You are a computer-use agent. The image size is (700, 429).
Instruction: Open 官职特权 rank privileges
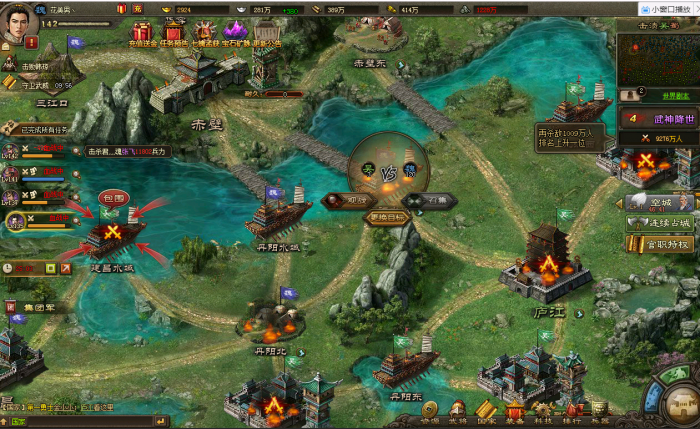pos(660,242)
